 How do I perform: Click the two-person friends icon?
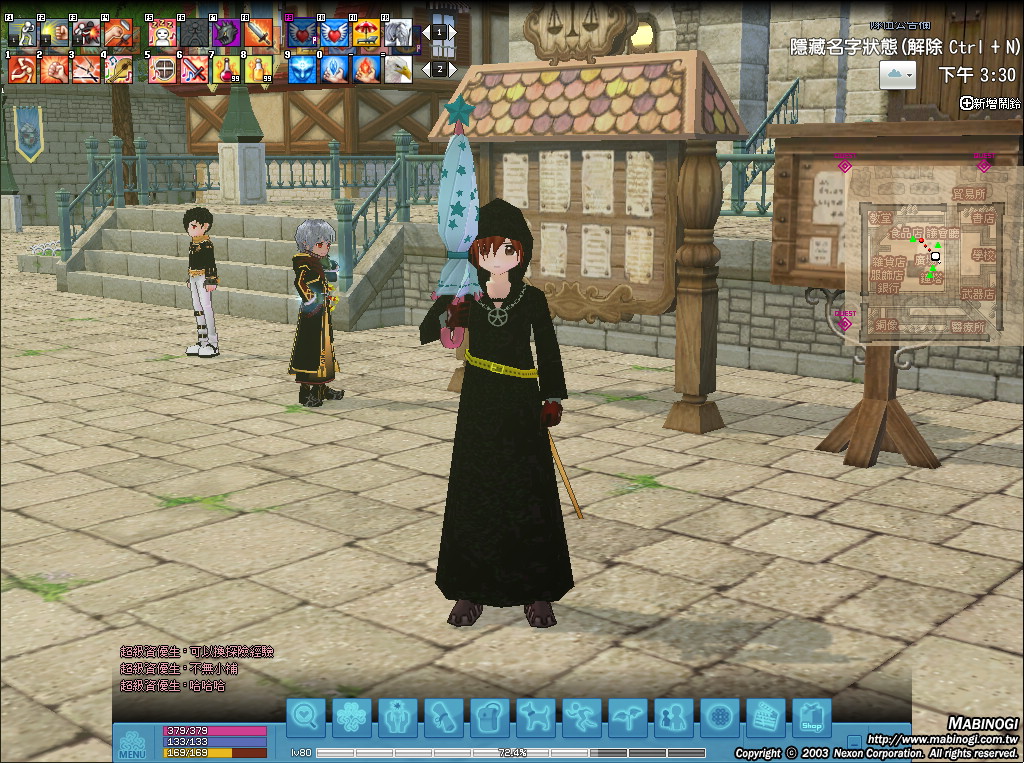pyautogui.click(x=673, y=717)
